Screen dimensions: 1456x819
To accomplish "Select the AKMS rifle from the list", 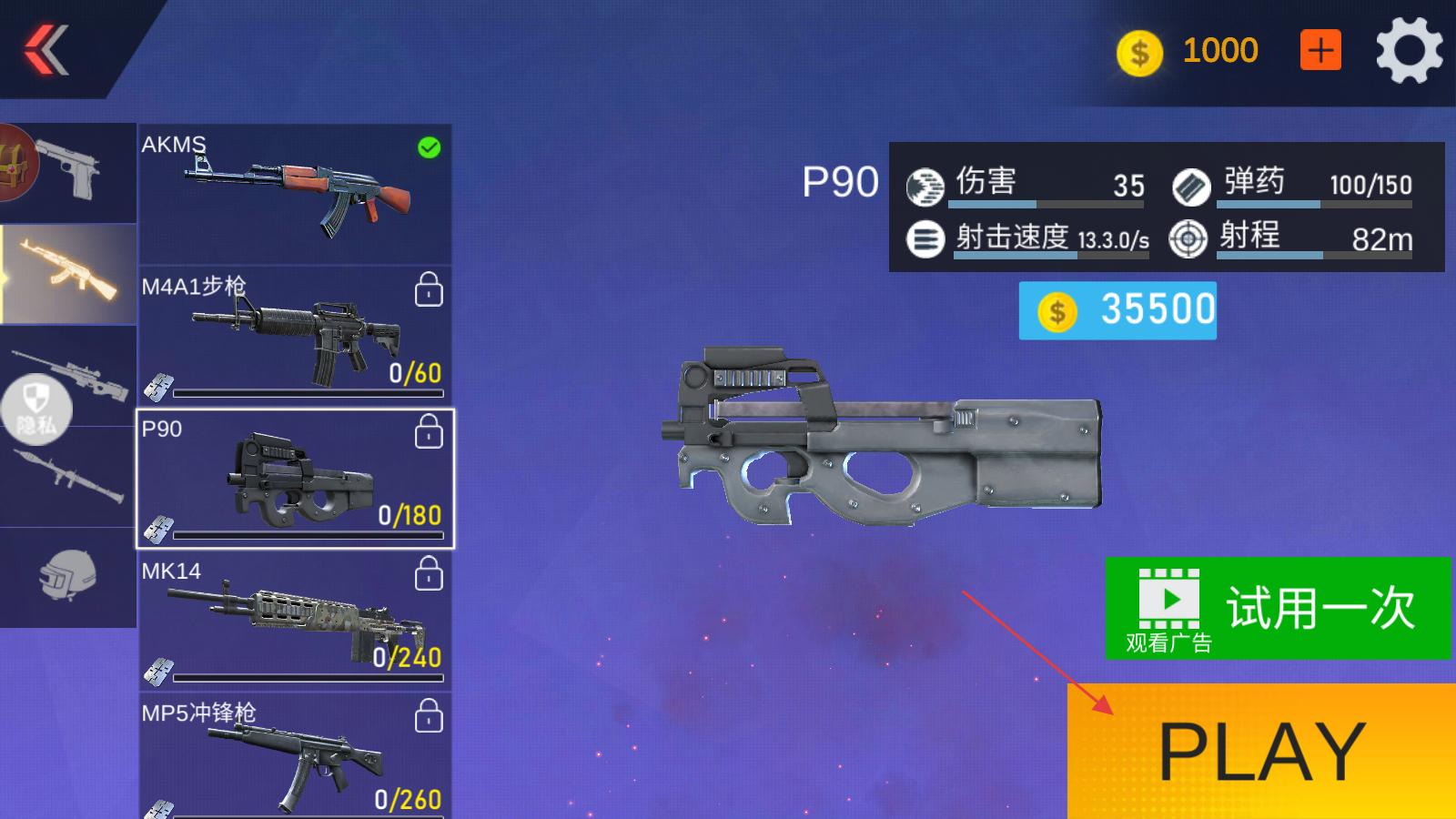I will [295, 194].
